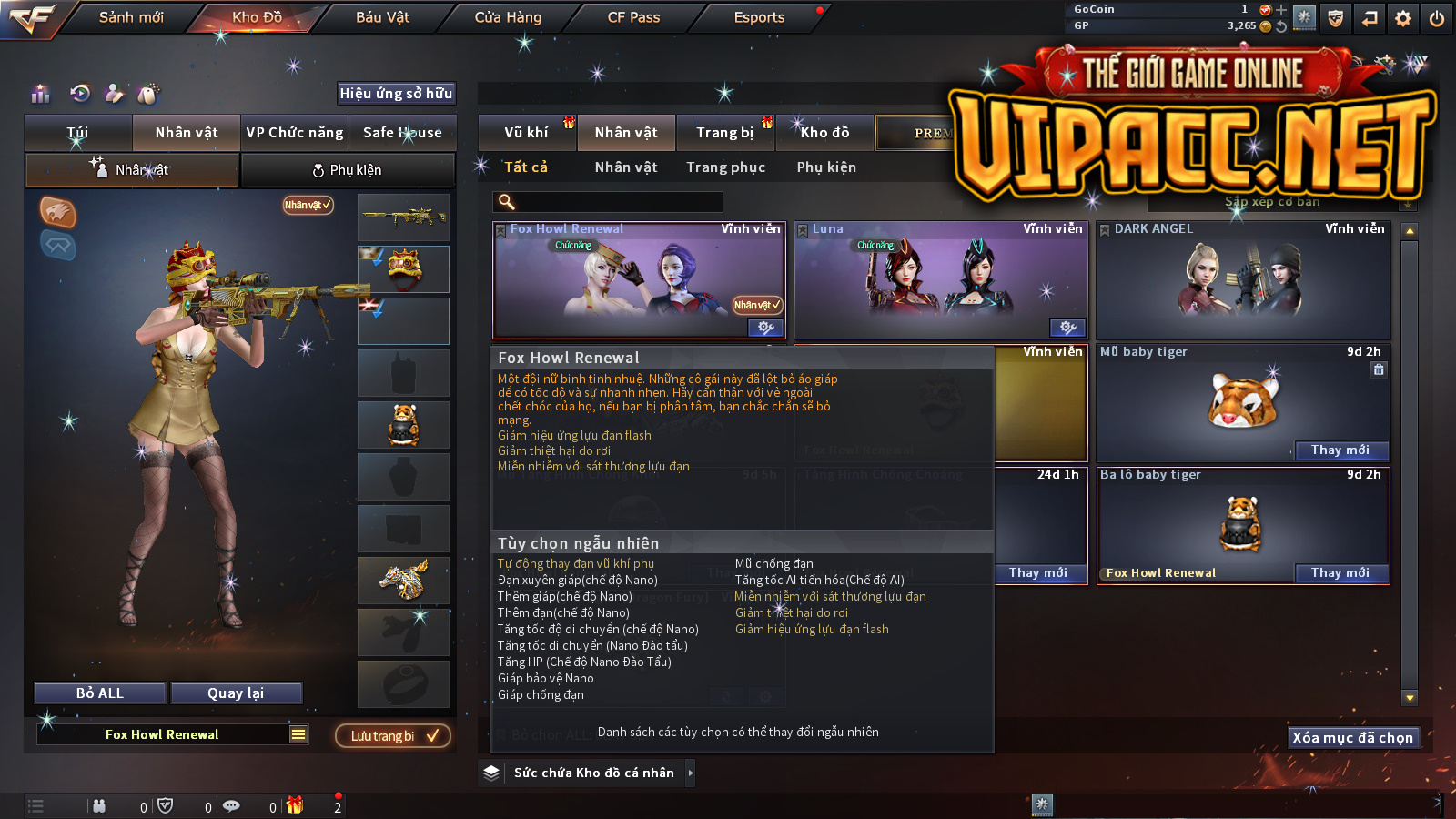Click the Quay lại button
The height and width of the screenshot is (819, 1456).
pos(236,693)
